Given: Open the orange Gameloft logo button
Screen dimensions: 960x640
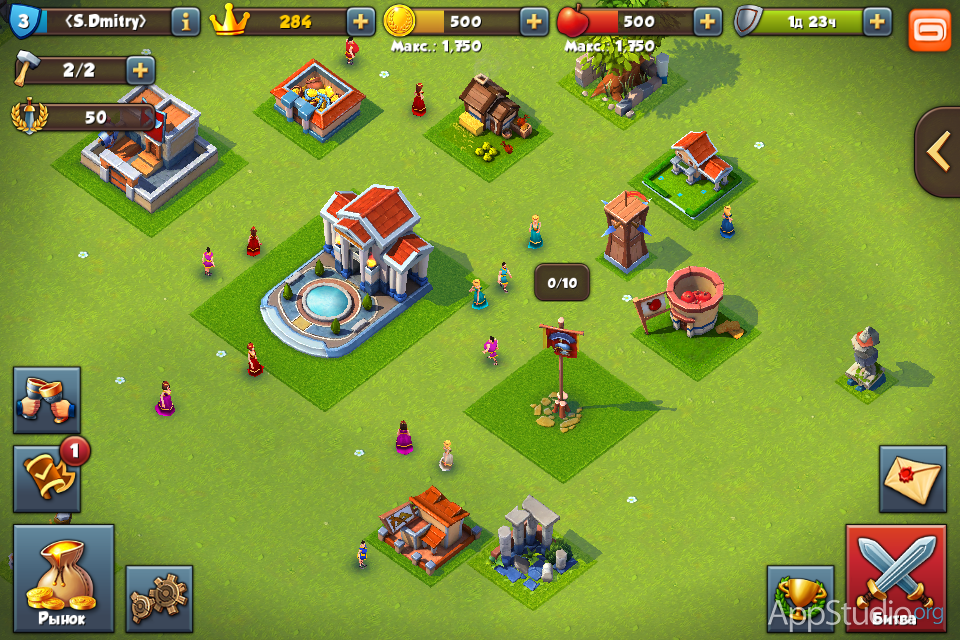Looking at the screenshot, I should 929,29.
